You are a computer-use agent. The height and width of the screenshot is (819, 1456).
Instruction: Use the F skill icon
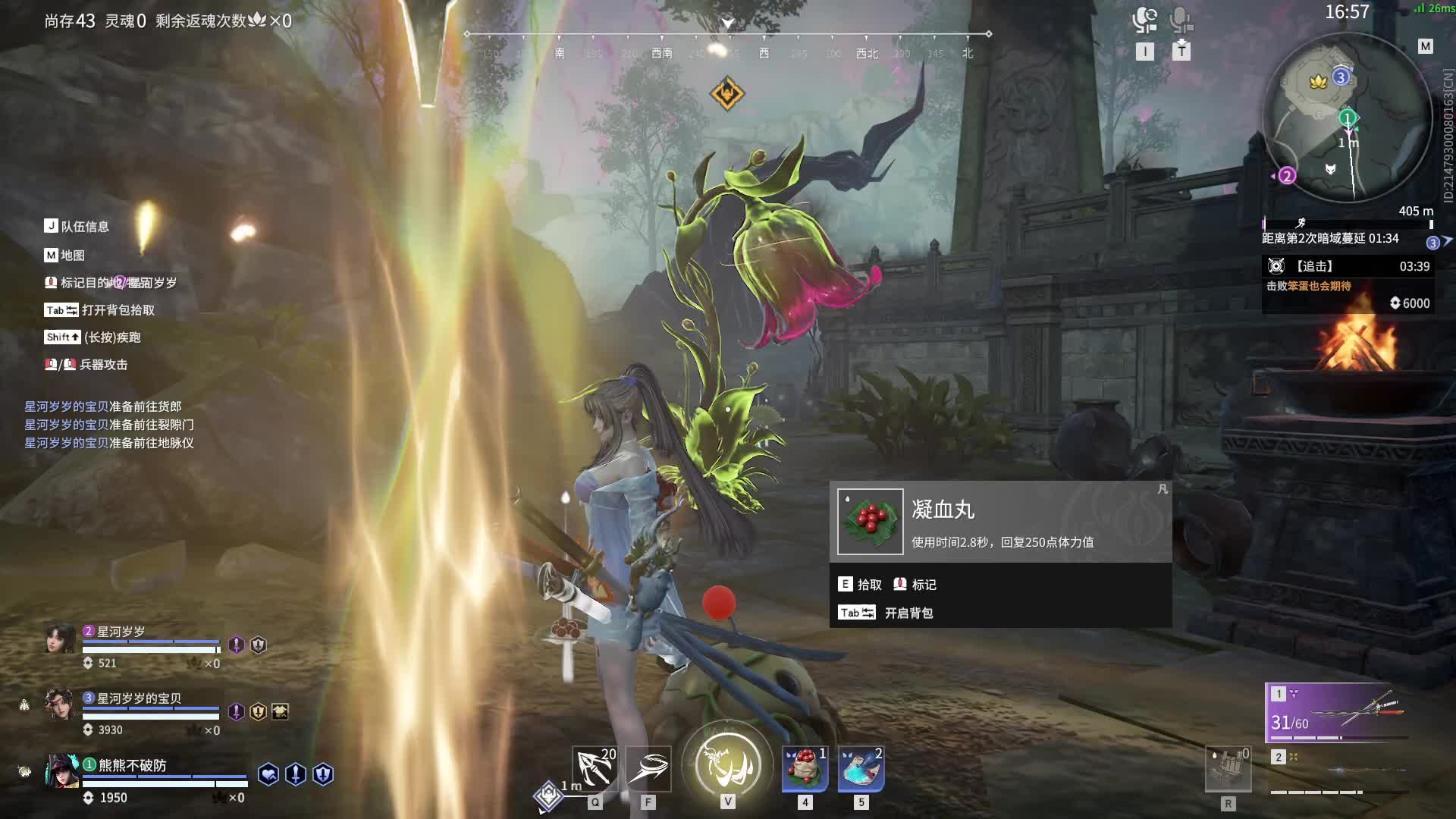coord(648,769)
